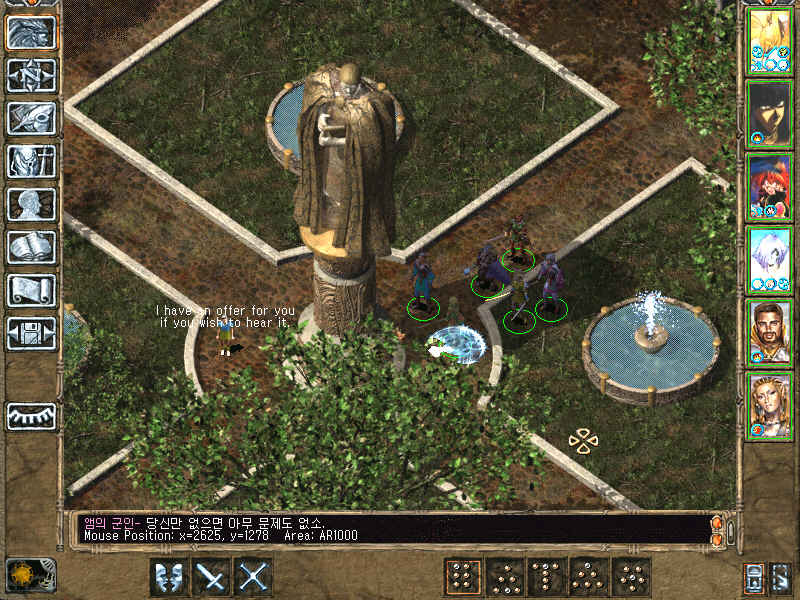
Task: Select the red-haired character portrait
Action: point(770,187)
